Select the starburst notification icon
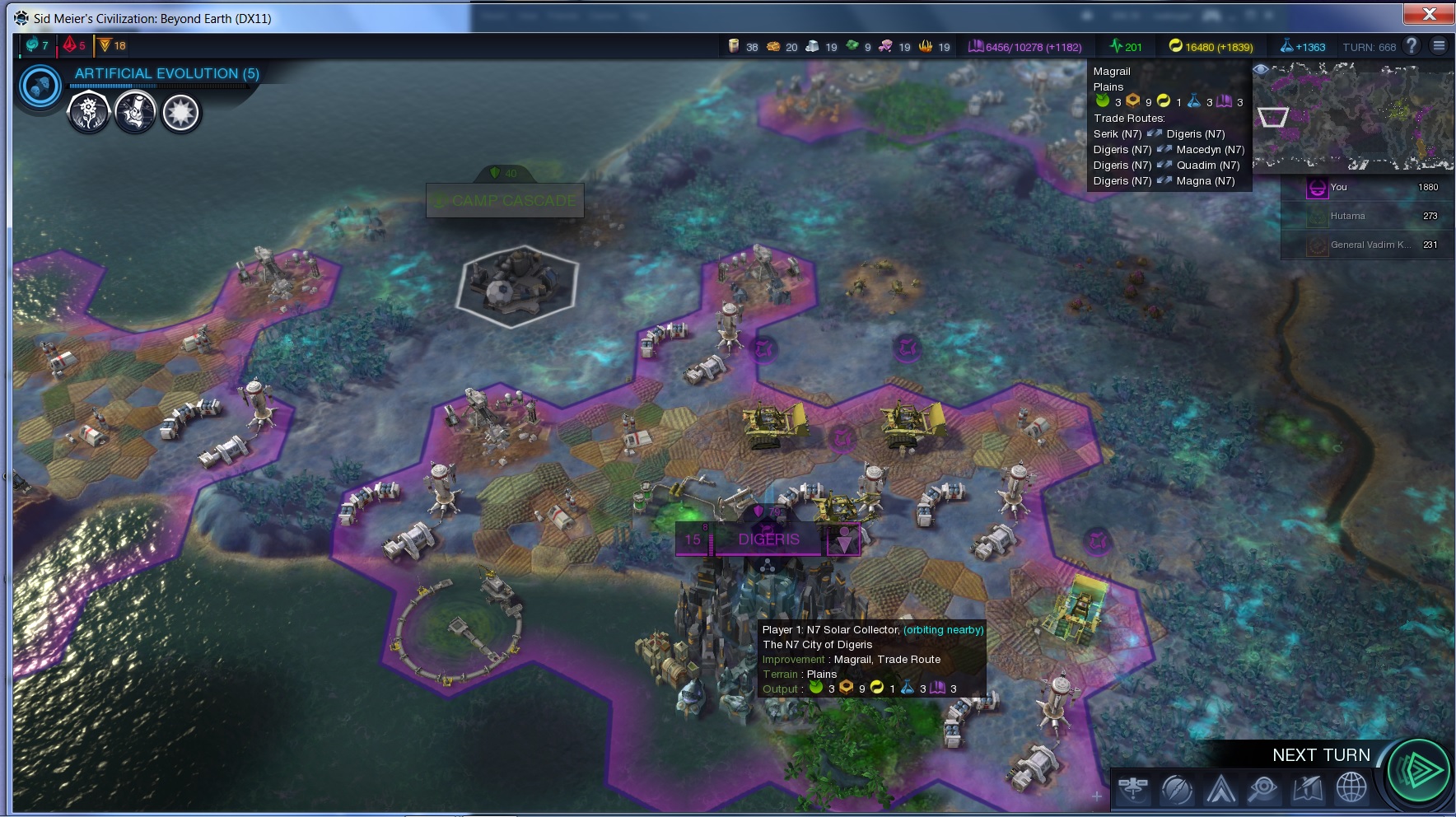The image size is (1456, 817). click(181, 112)
